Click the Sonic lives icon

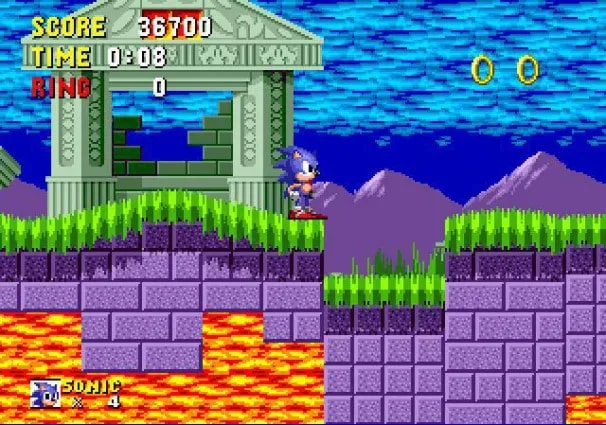[46, 393]
